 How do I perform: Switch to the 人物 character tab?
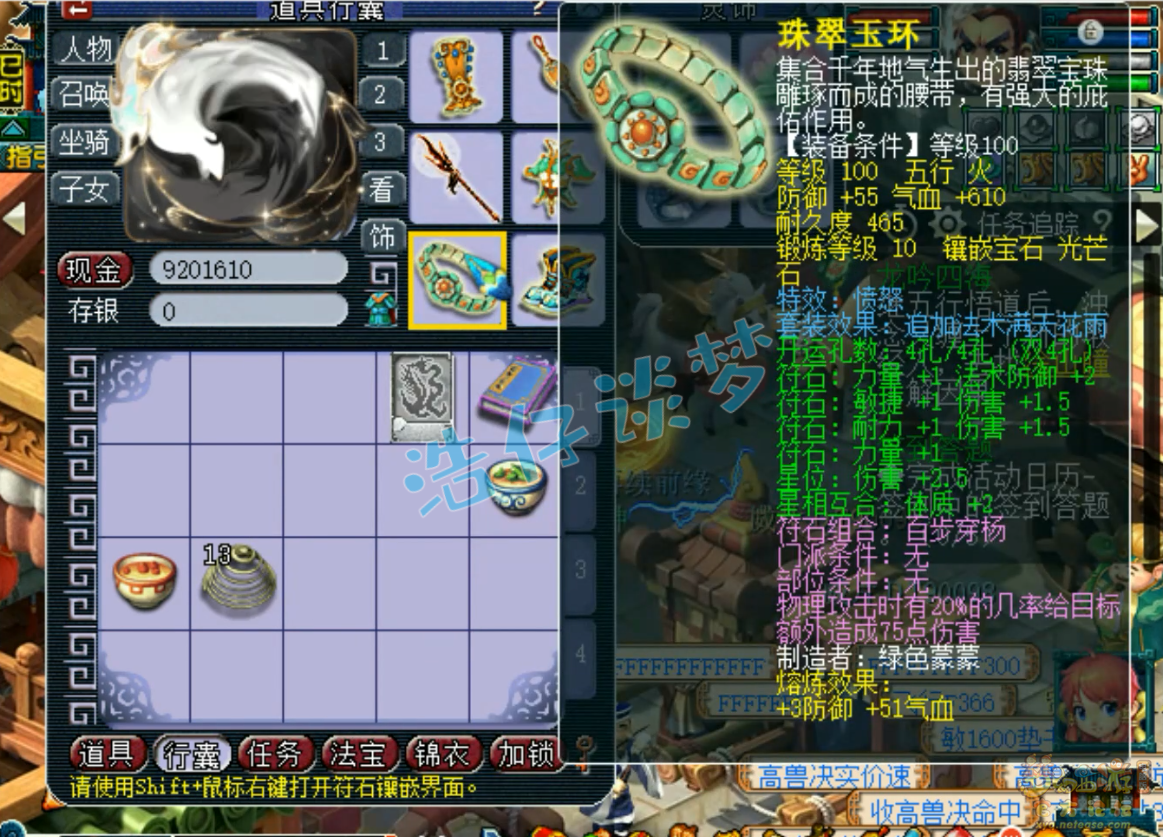[86, 48]
